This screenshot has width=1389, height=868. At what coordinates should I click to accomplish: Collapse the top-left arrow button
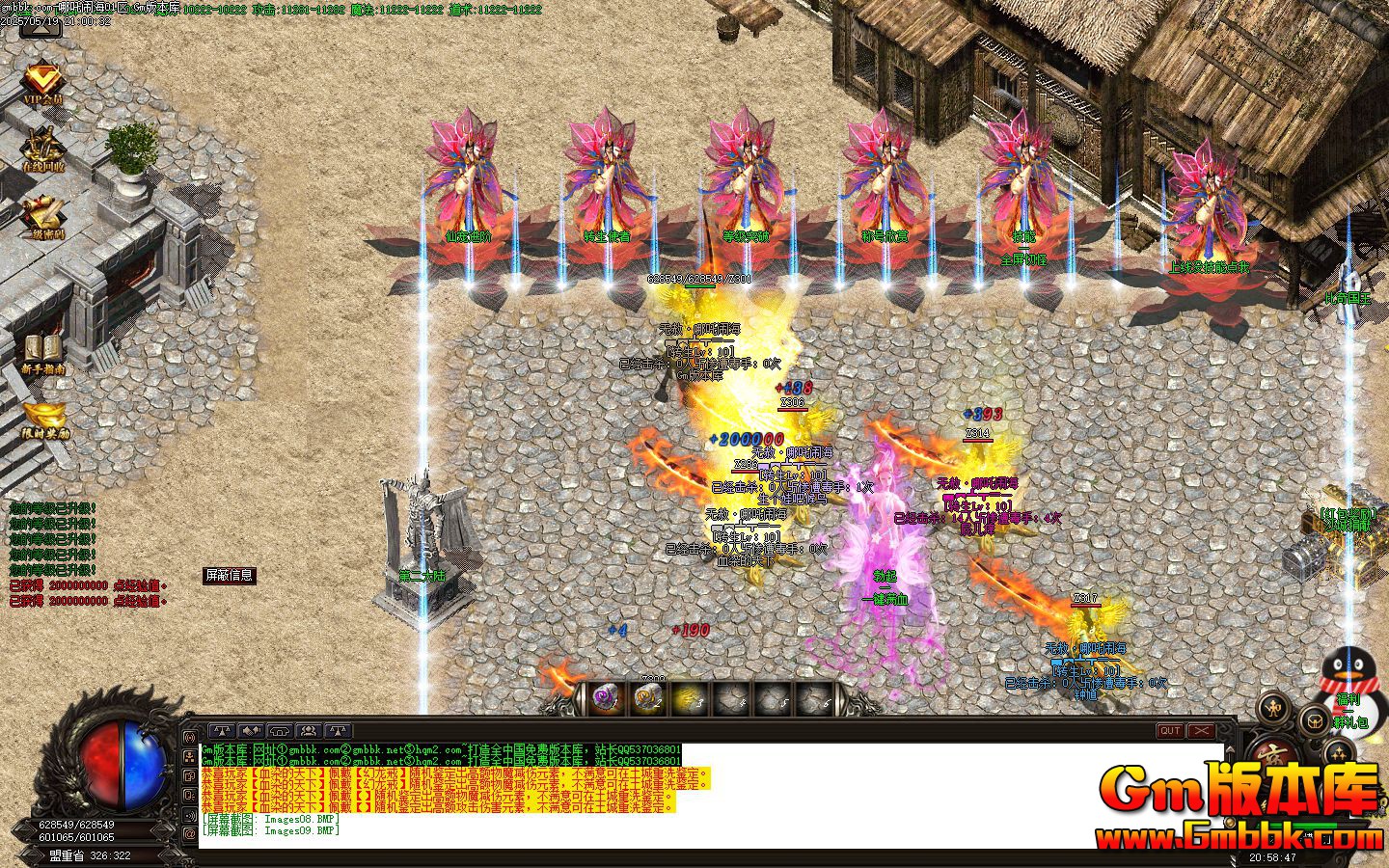click(x=40, y=26)
